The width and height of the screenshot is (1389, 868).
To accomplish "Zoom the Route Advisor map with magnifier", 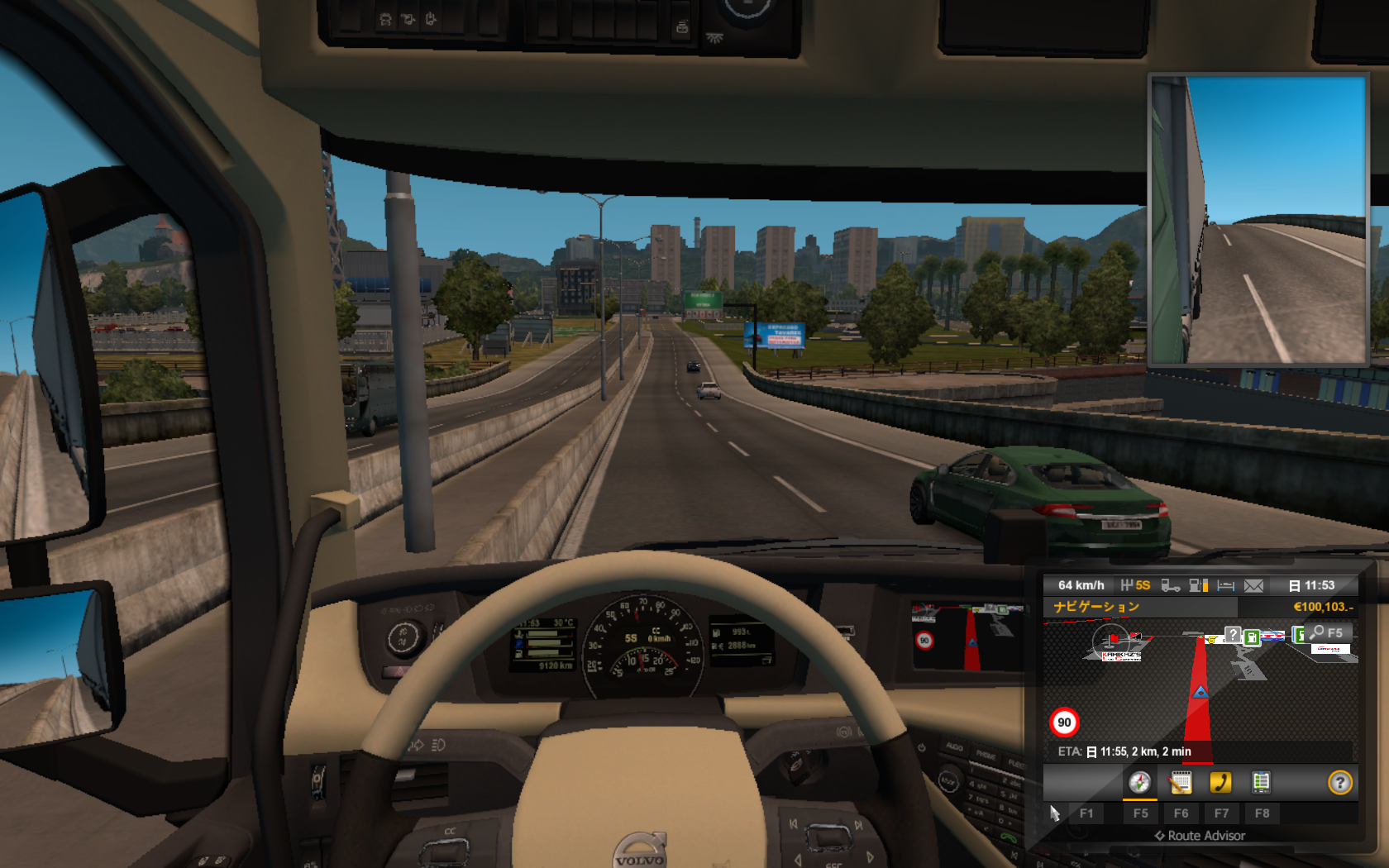I will 1317,632.
